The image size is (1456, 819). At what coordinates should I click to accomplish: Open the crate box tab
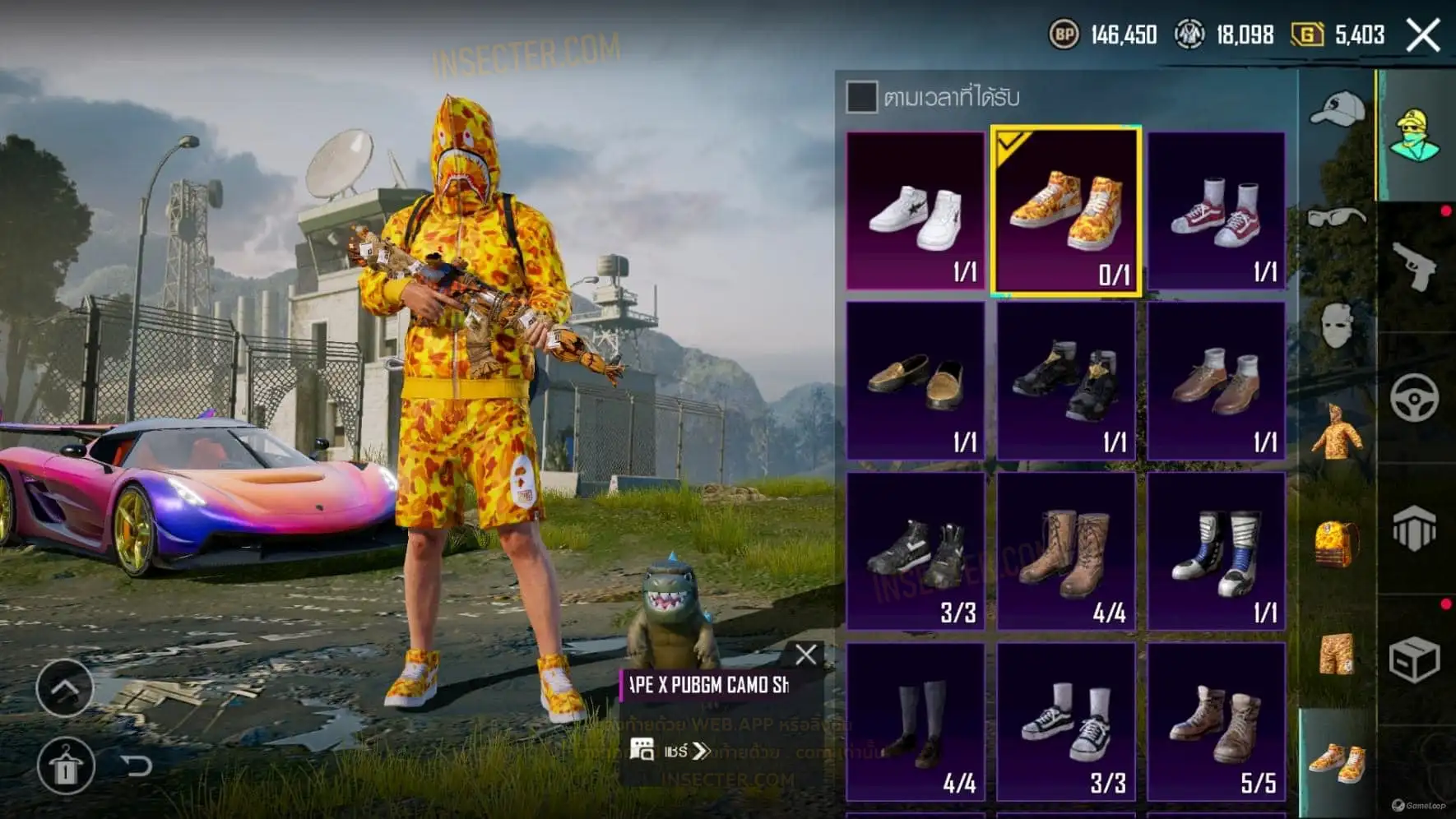pyautogui.click(x=1414, y=659)
